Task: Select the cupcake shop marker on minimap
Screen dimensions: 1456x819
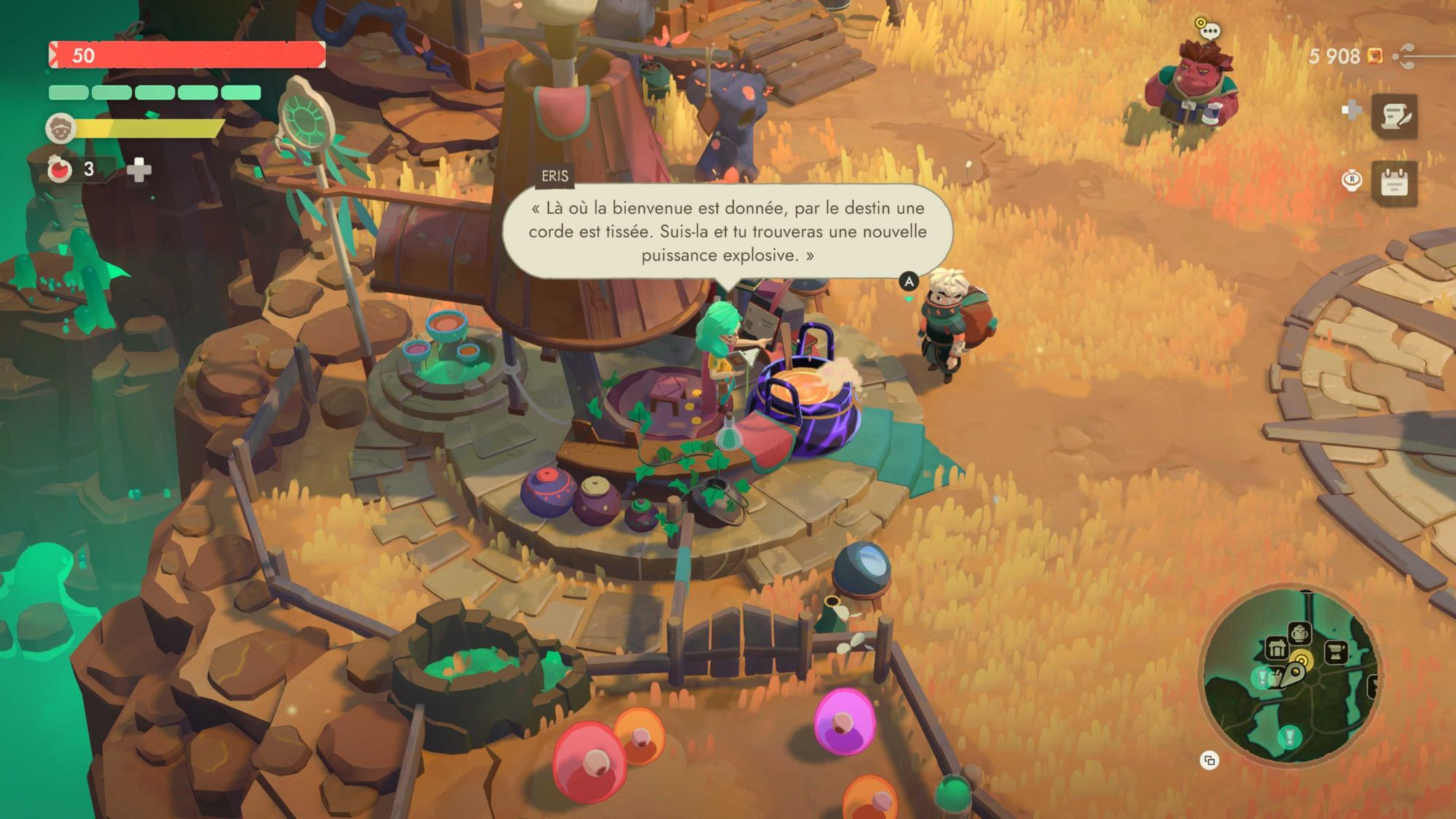Action: tap(1300, 632)
